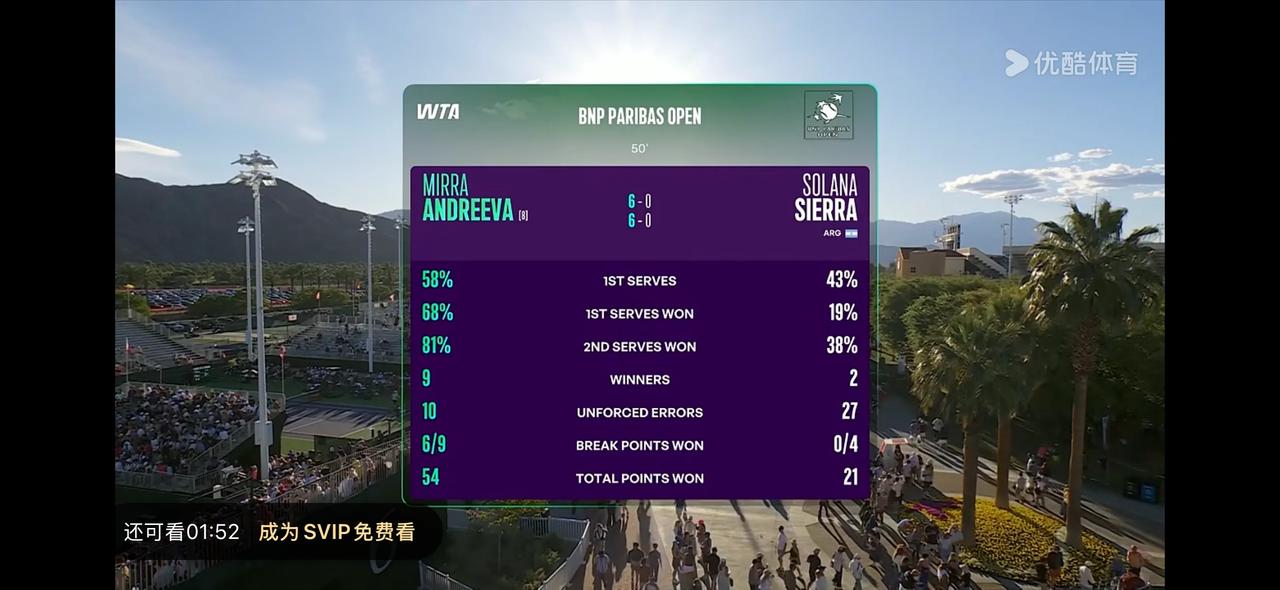1280x590 pixels.
Task: Tap the 成为 SVIP 免费看 upgrade link
Action: tap(336, 532)
